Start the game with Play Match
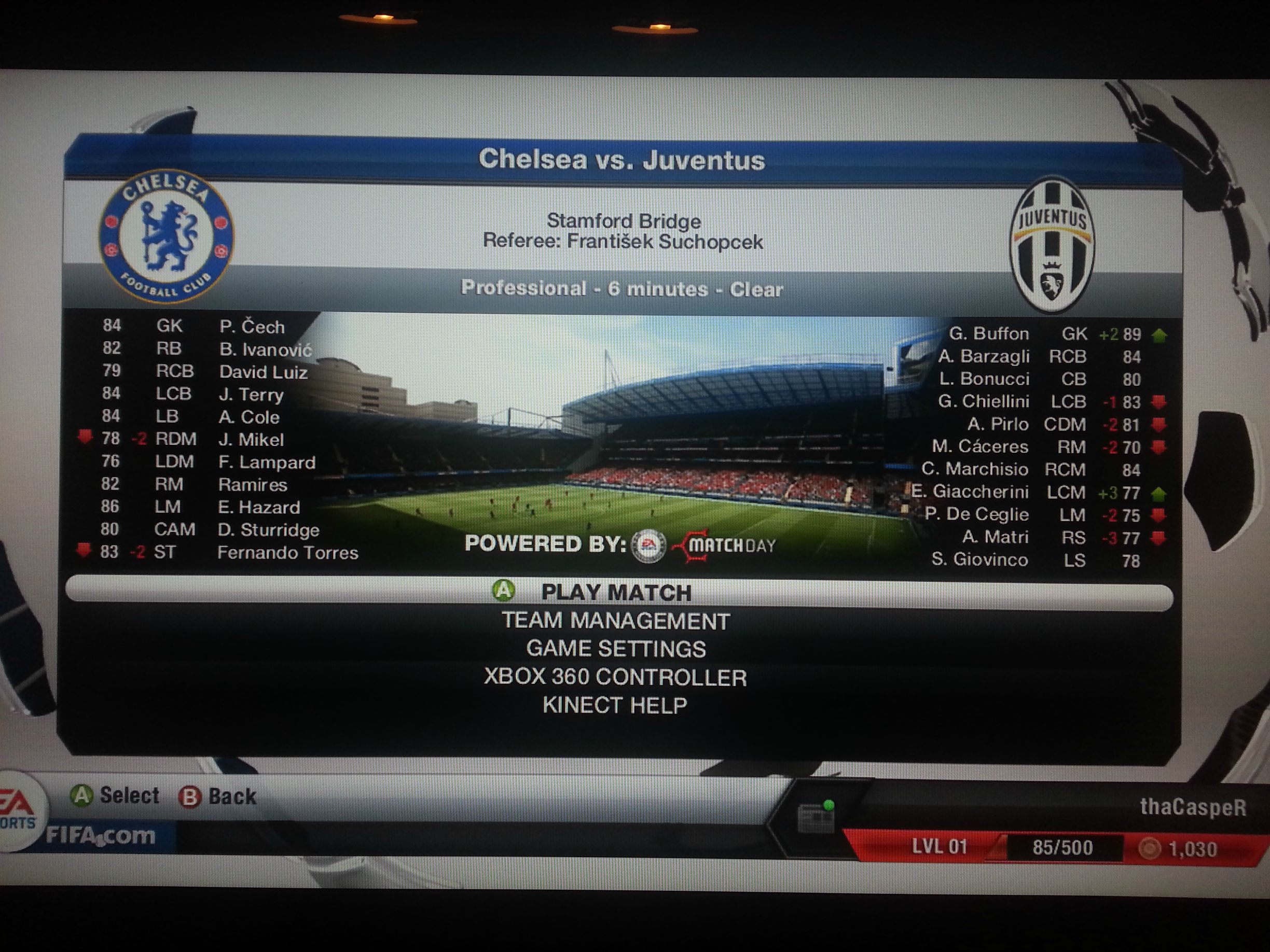1270x952 pixels. click(617, 593)
